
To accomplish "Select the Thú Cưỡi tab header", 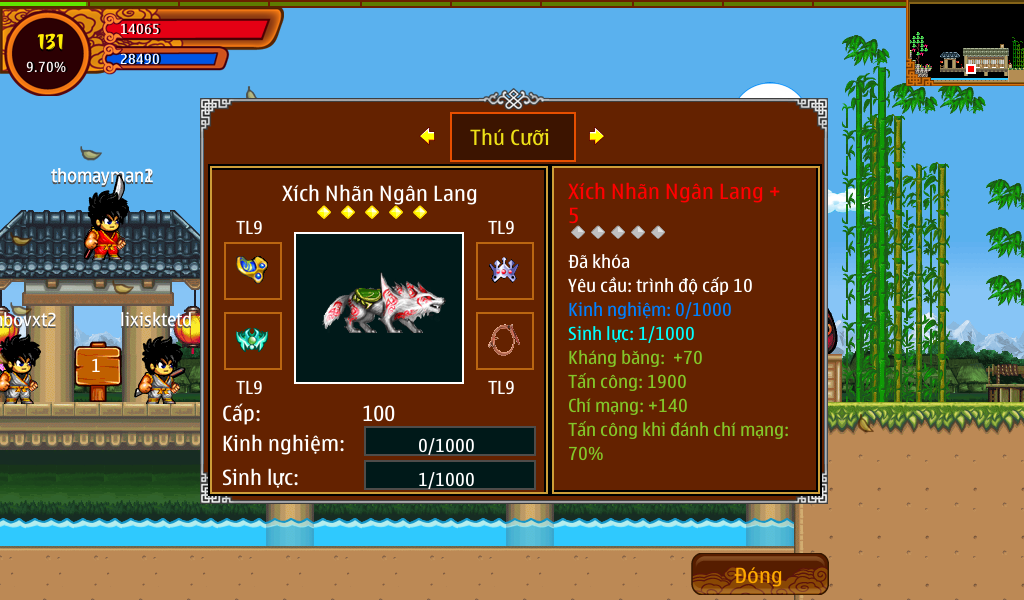I will pos(512,137).
